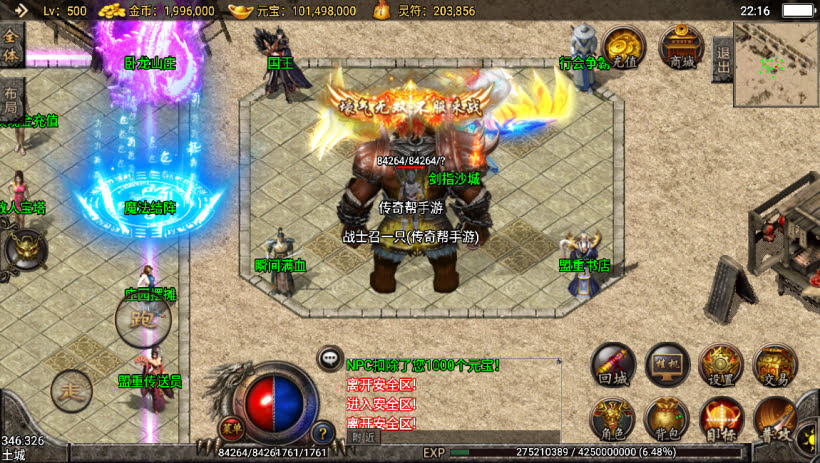
Task: Switch to 跑 run mode
Action: tap(143, 320)
